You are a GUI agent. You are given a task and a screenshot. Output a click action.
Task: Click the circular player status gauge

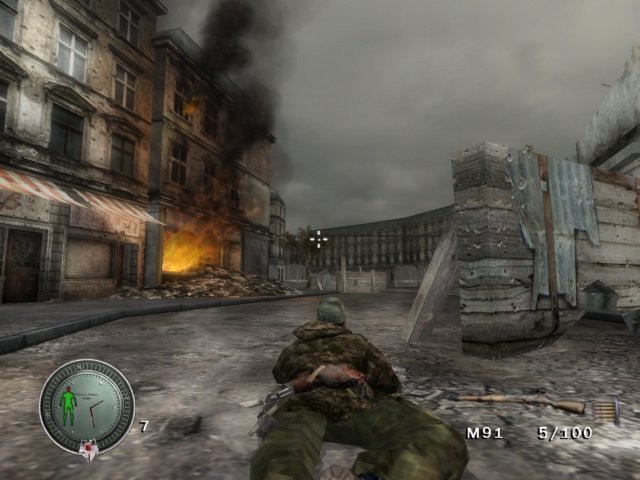pos(87,406)
